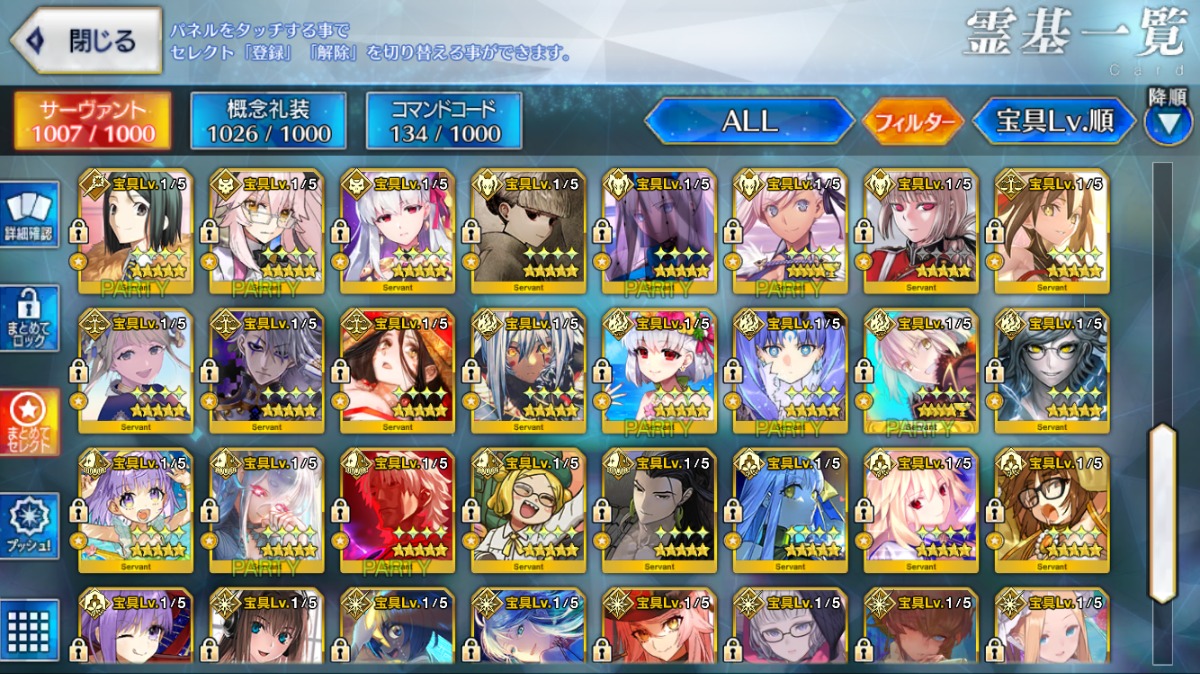Switch to the 概念礼装 tab
The height and width of the screenshot is (674, 1200).
(x=267, y=121)
